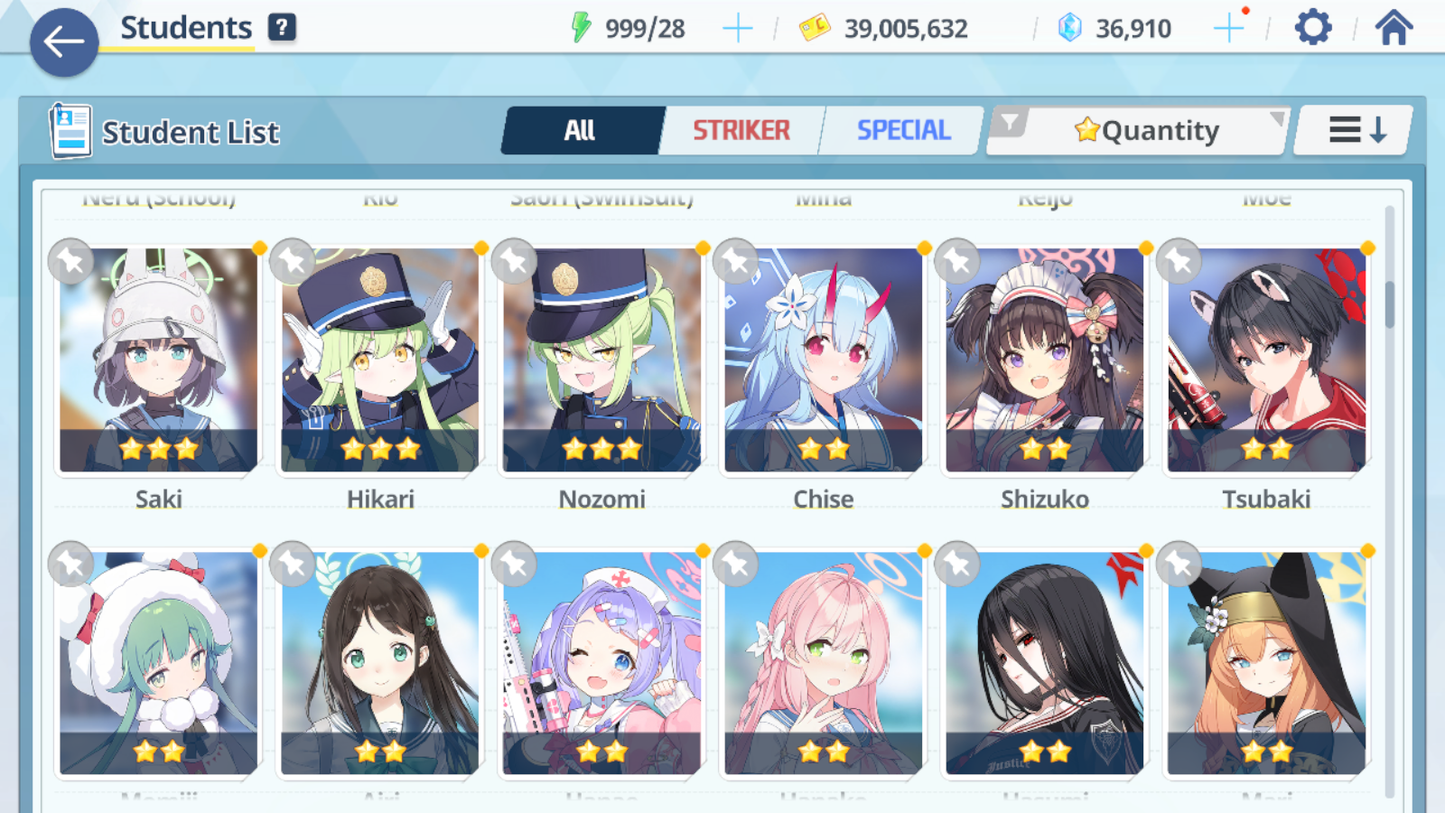Viewport: 1445px width, 813px height.
Task: Open Hikari's student portrait
Action: click(x=380, y=360)
